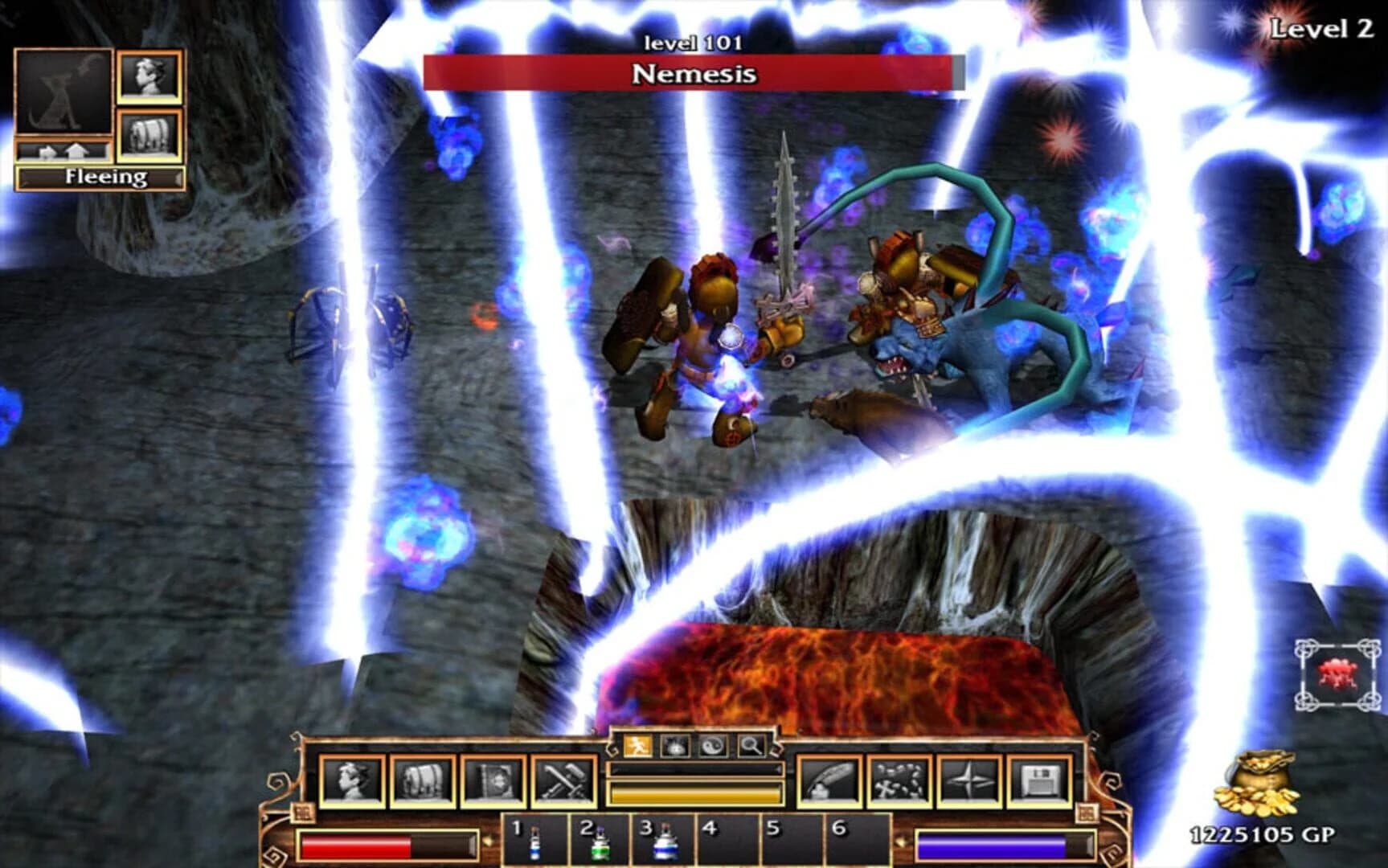Click the house icon to send pet home

(76, 150)
